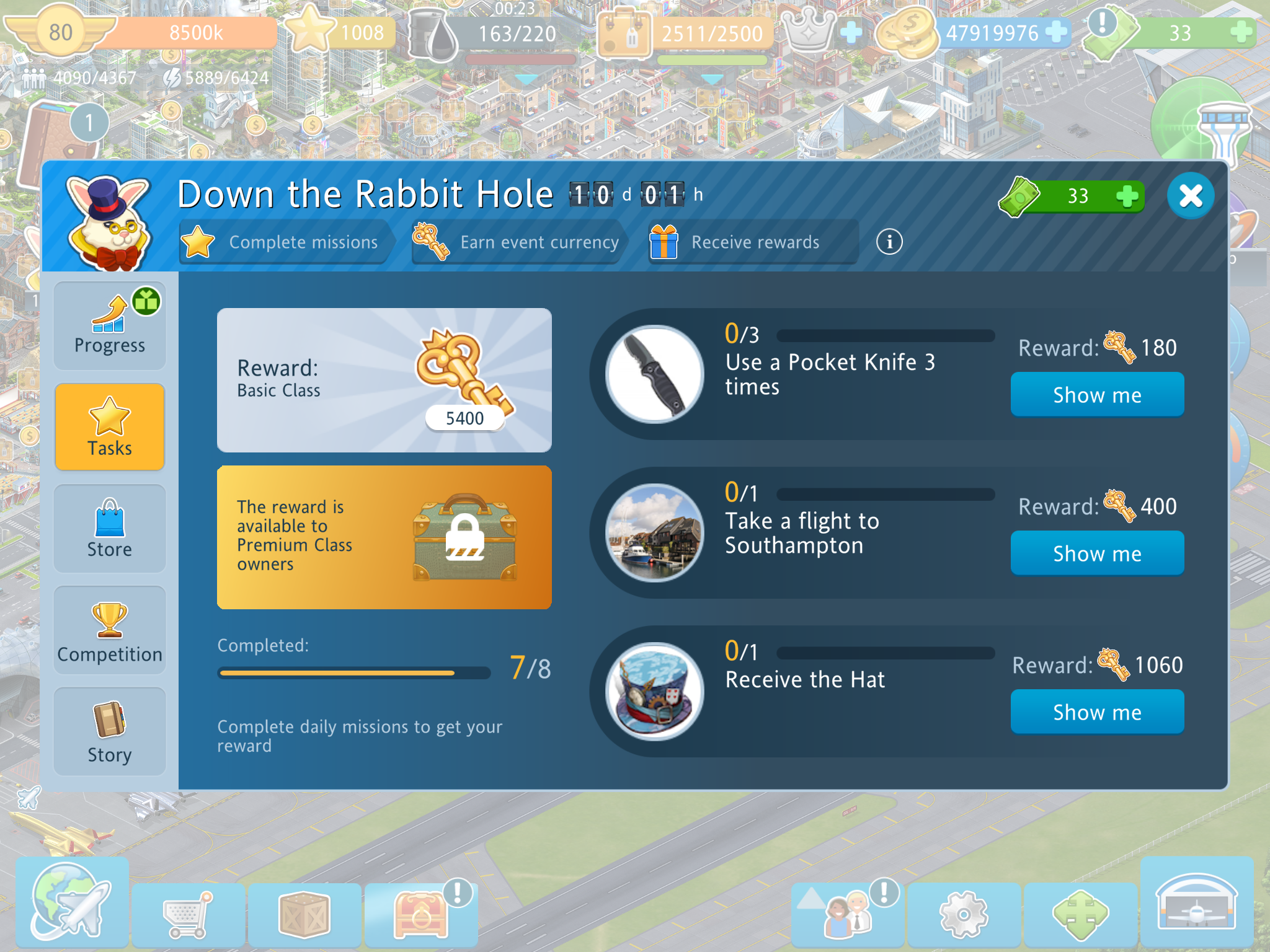Select the Basic Class key reward card
The image size is (1270, 952).
pyautogui.click(x=384, y=380)
